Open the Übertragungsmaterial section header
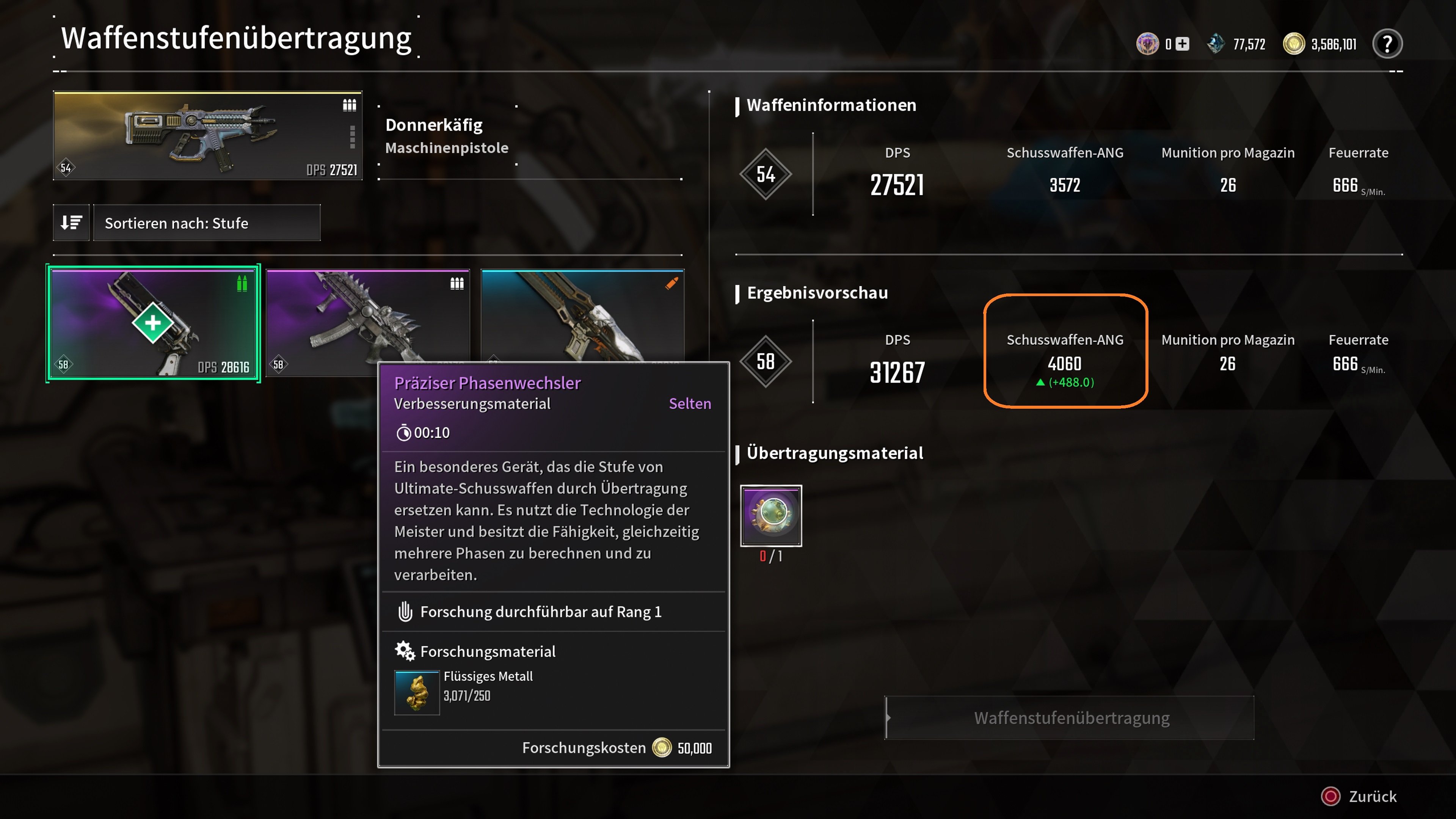The width and height of the screenshot is (1456, 819). [x=835, y=453]
